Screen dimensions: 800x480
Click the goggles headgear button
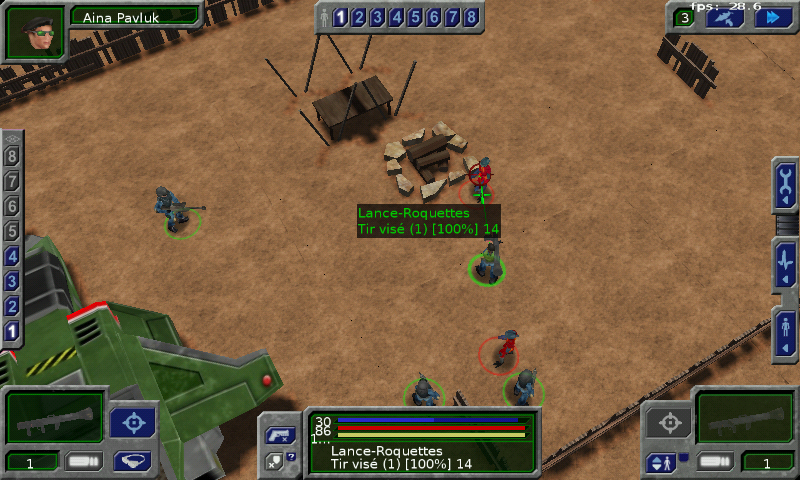pos(132,461)
